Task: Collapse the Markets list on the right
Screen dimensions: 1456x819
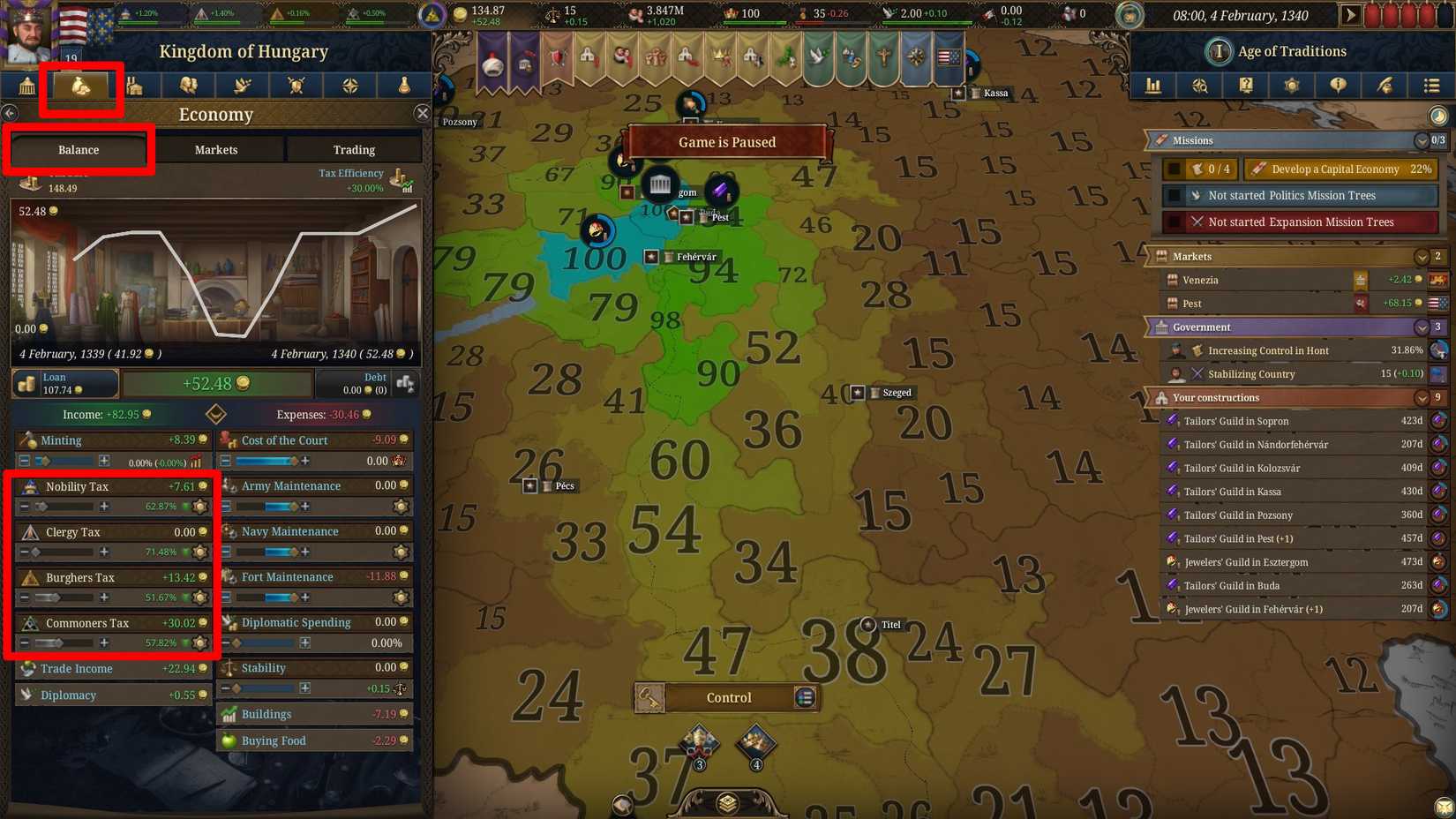Action: 1422,257
